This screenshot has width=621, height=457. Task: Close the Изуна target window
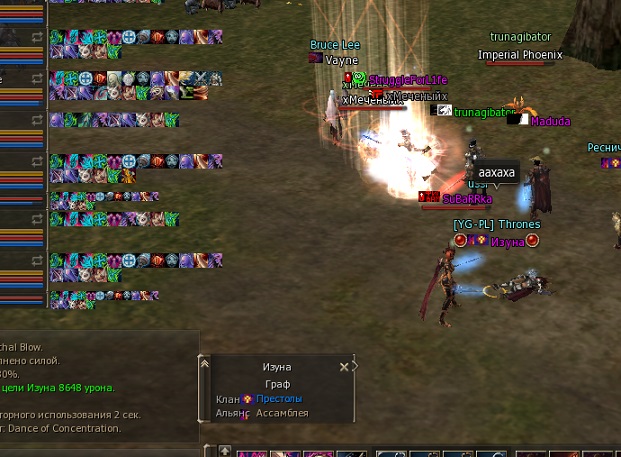344,367
